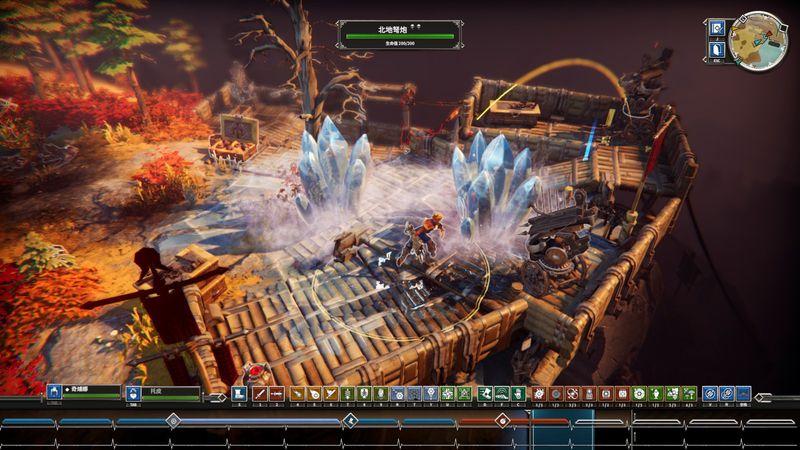800x450 pixels.
Task: Click the red skull marker on the timeline
Action: pyautogui.click(x=503, y=420)
